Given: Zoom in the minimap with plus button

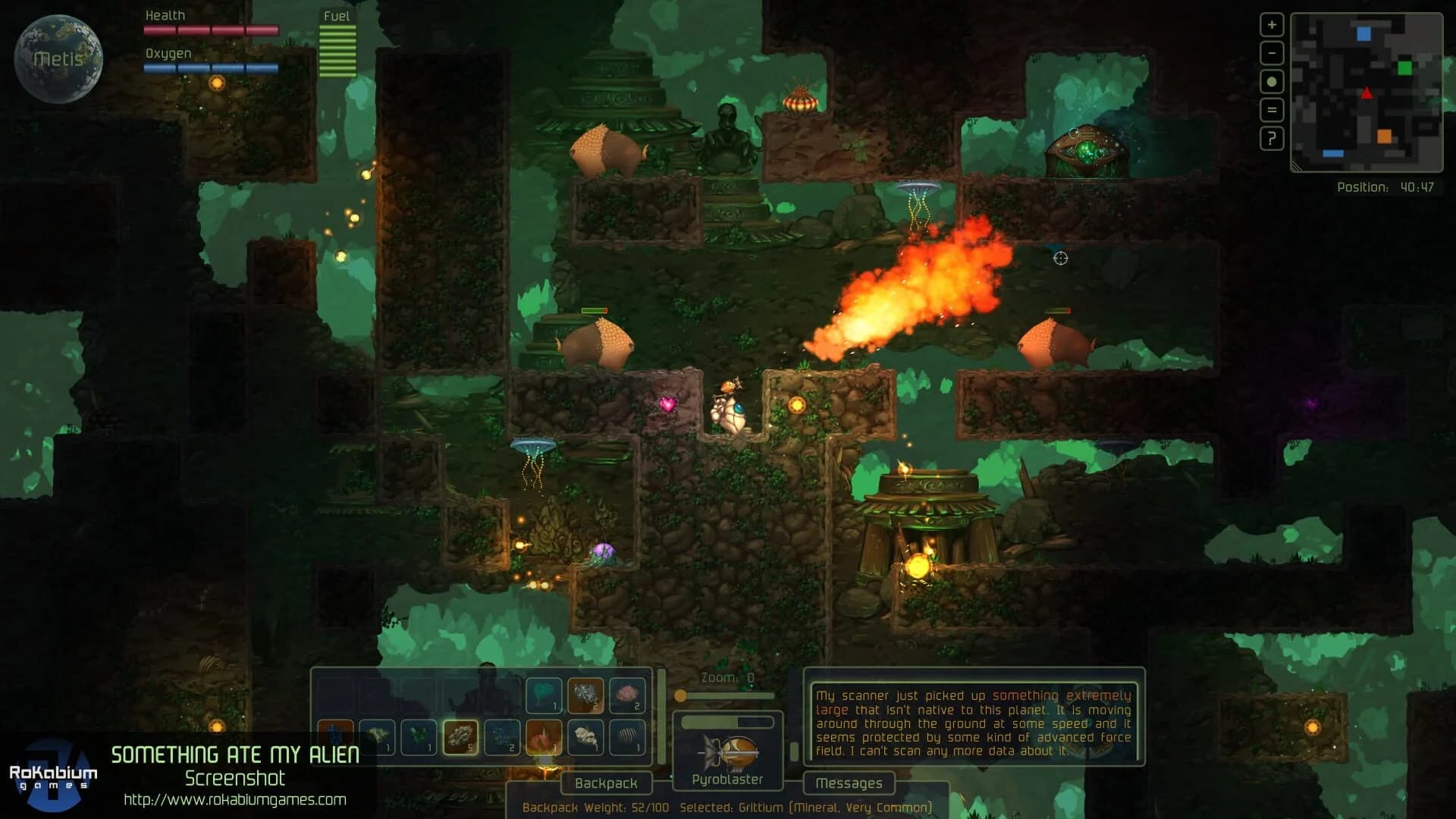Looking at the screenshot, I should click(1272, 25).
